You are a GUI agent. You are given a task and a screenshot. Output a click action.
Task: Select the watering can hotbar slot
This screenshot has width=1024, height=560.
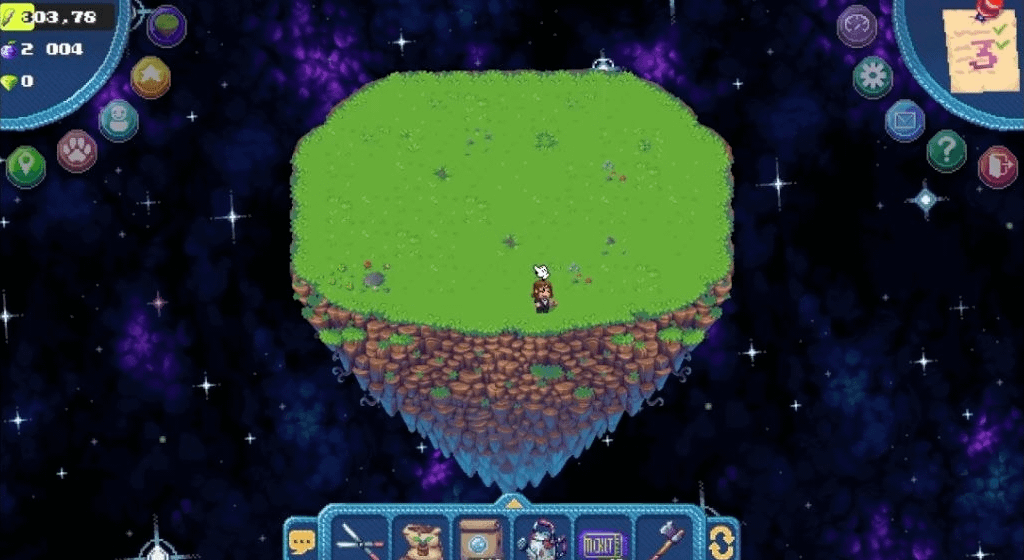(542, 541)
